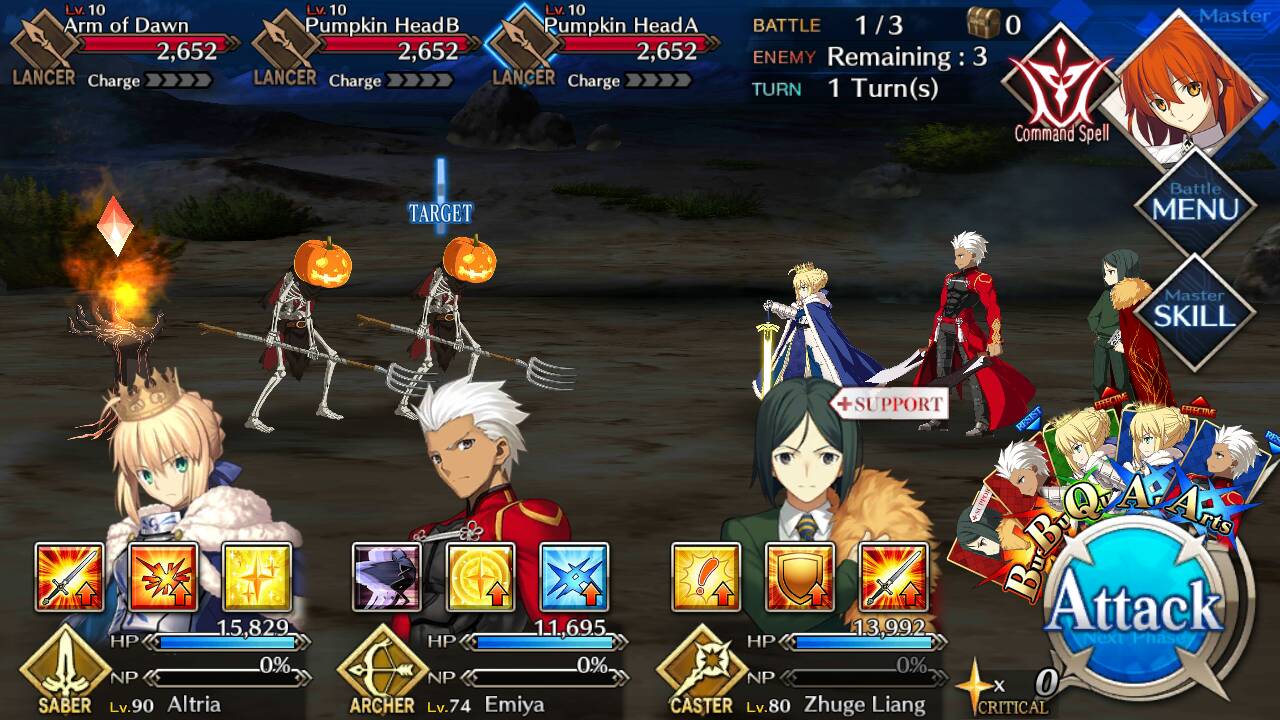Use Emiya's blue crossed-blades skill
This screenshot has height=720, width=1280.
click(x=574, y=577)
